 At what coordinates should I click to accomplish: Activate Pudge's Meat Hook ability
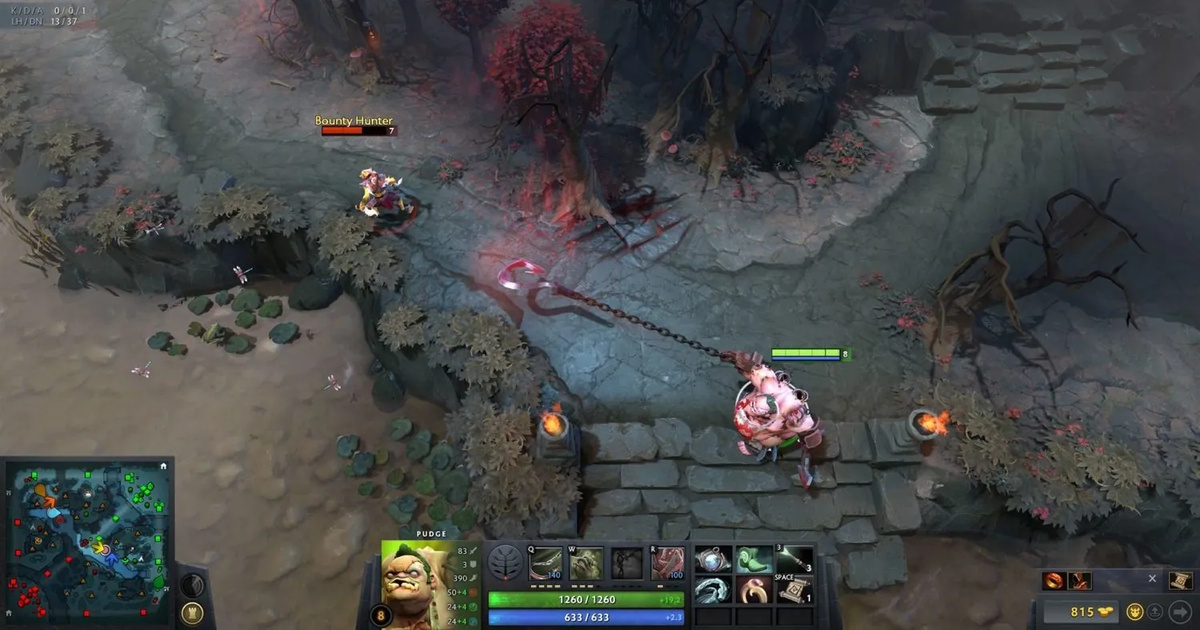[544, 564]
